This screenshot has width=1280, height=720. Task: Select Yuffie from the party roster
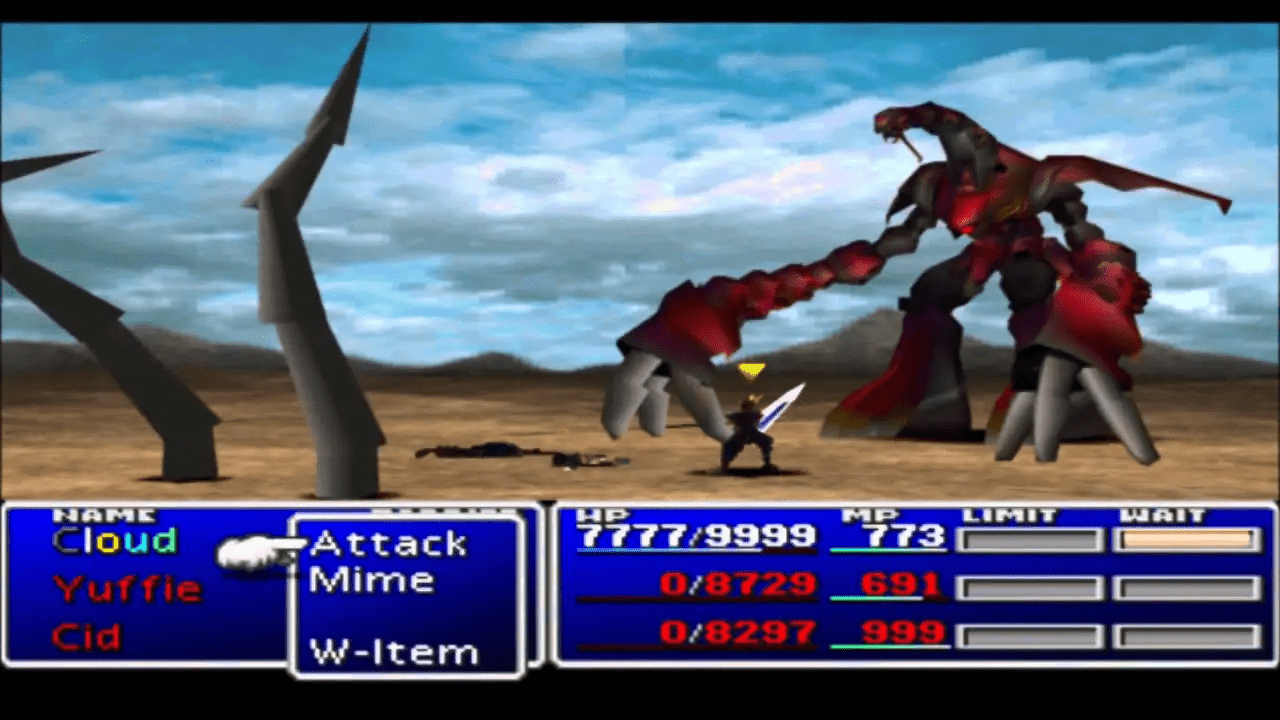pos(126,589)
